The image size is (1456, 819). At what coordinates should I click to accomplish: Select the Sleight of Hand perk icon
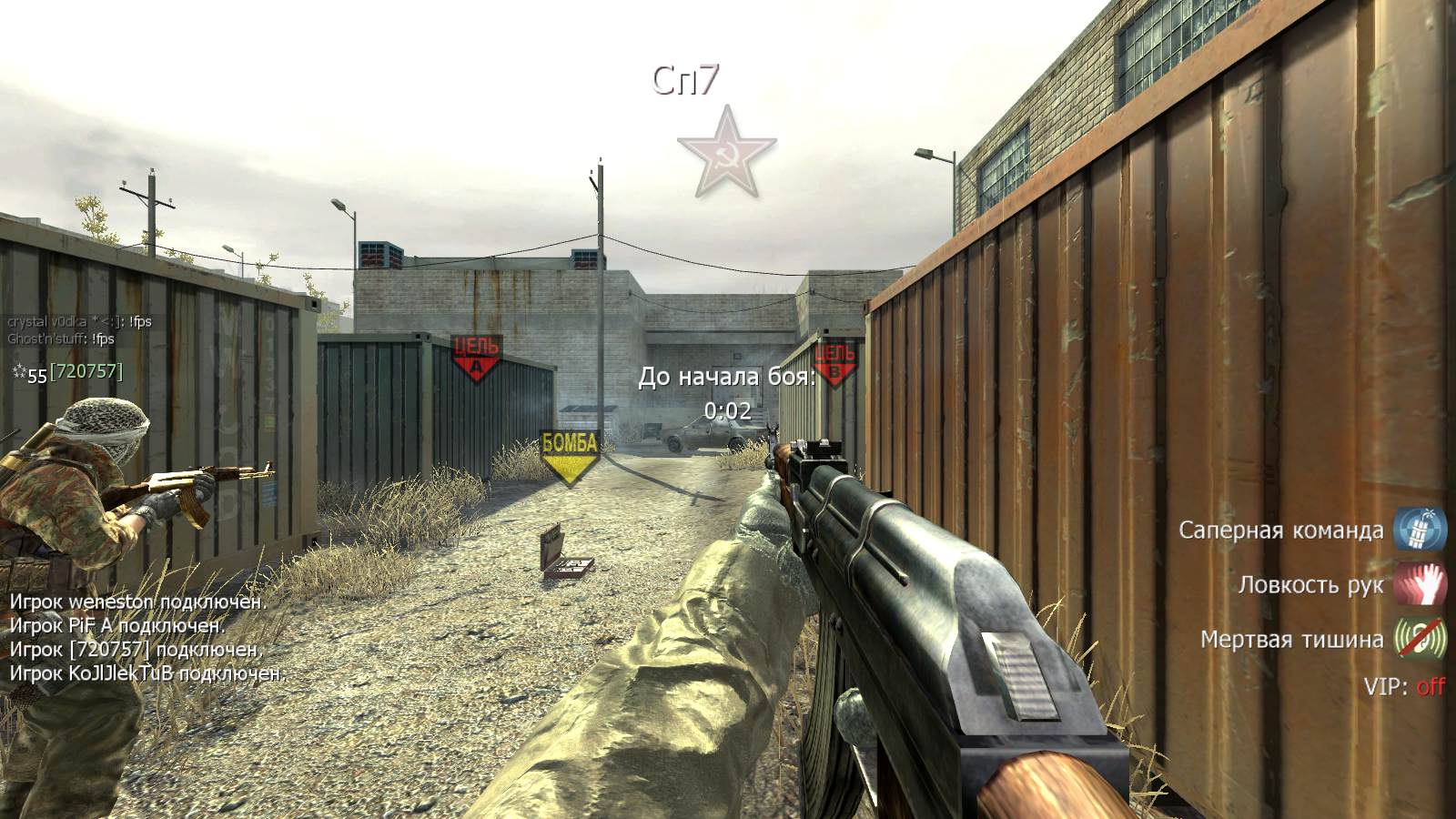pos(1421,584)
